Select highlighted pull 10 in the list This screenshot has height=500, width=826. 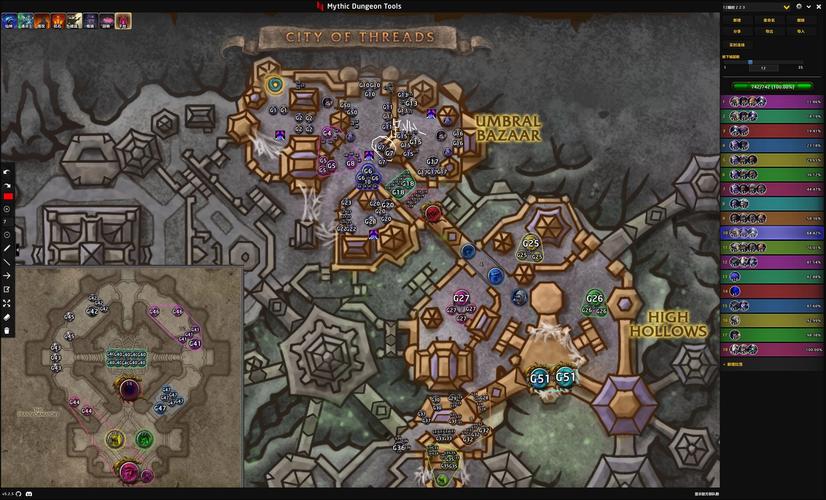771,232
